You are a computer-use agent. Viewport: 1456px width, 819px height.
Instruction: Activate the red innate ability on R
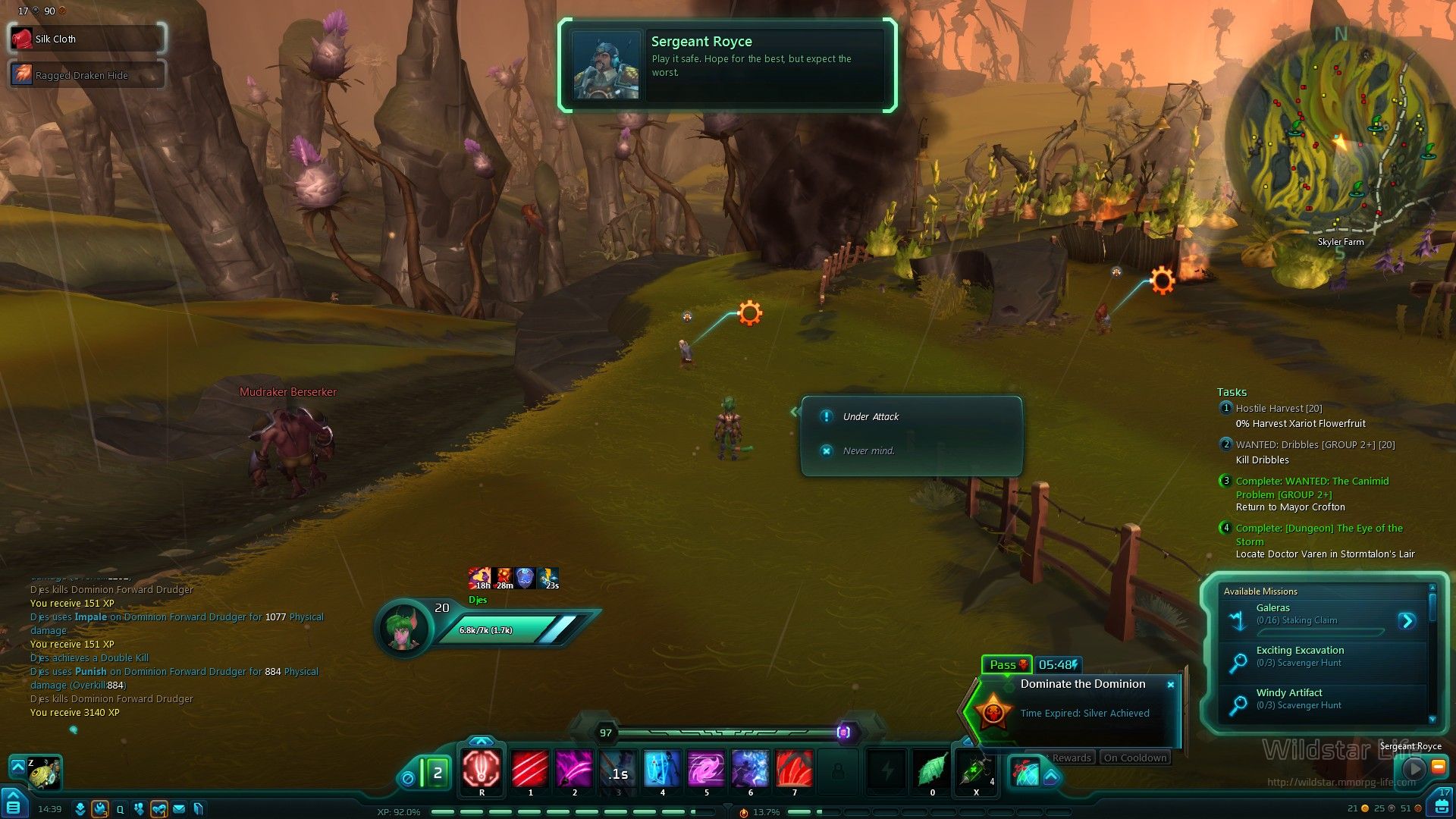(482, 768)
